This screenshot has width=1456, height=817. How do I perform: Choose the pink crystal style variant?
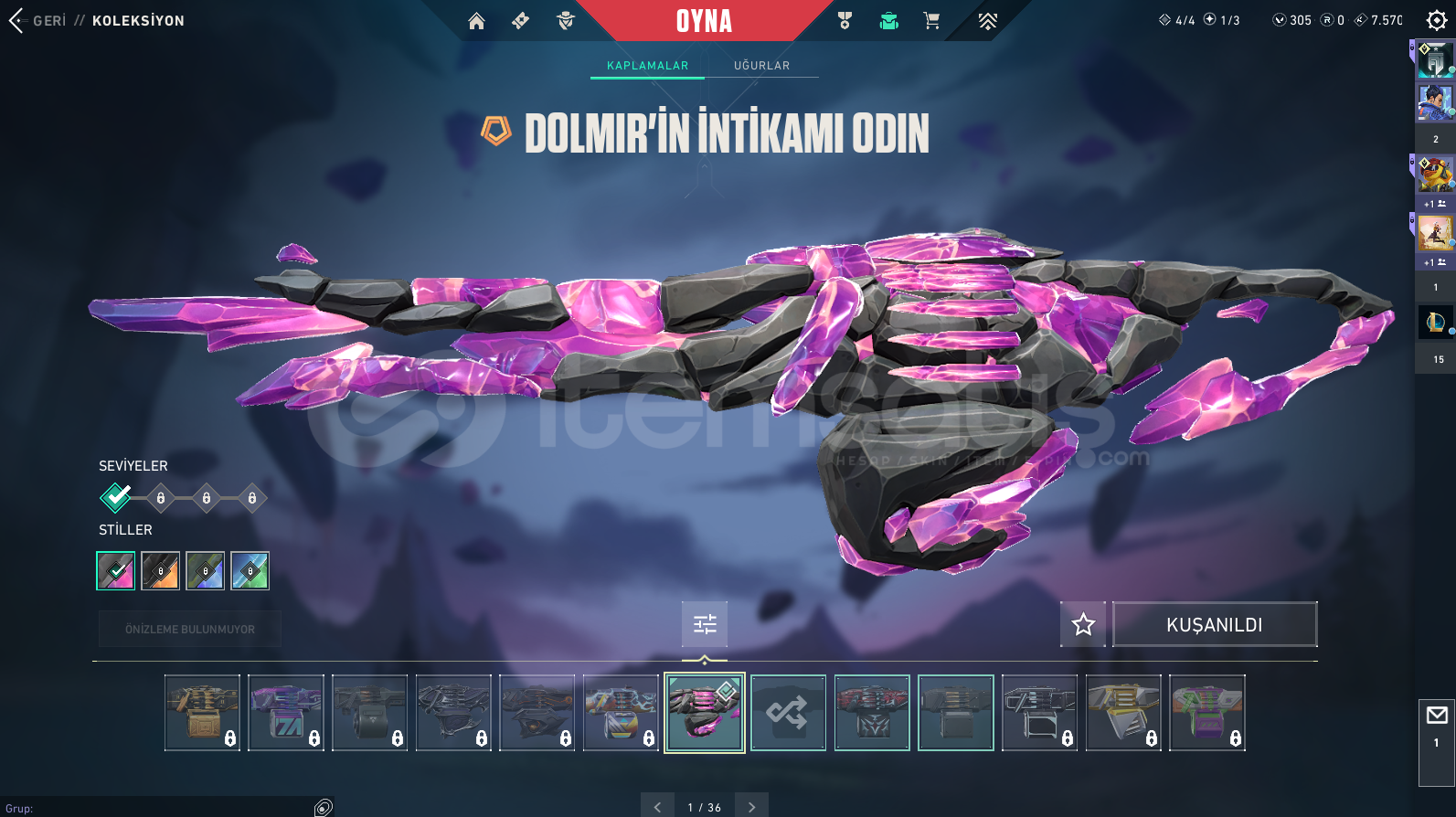click(x=116, y=571)
